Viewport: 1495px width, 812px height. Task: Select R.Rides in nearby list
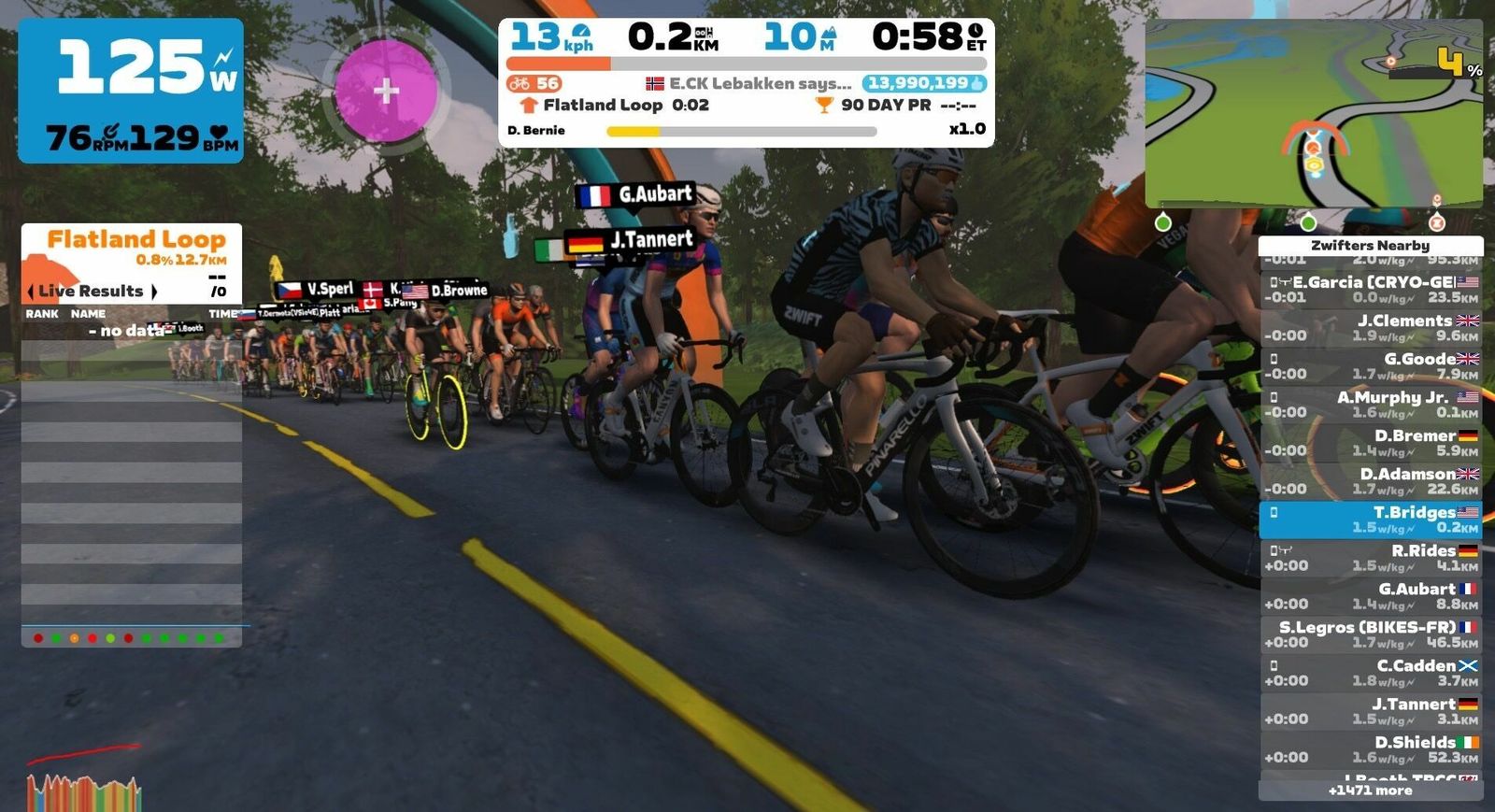1370,558
